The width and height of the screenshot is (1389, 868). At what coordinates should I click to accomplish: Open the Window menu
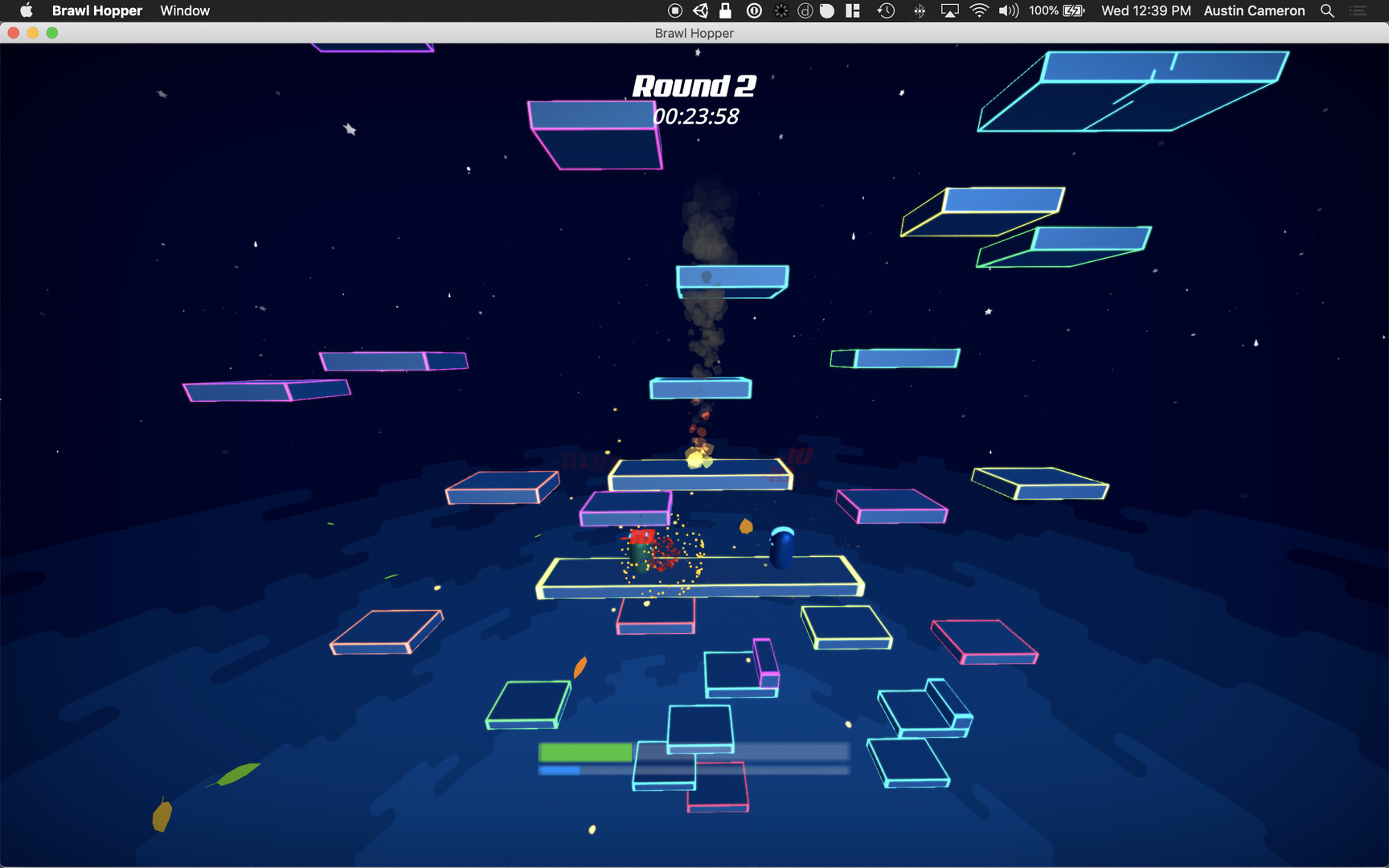click(x=184, y=10)
